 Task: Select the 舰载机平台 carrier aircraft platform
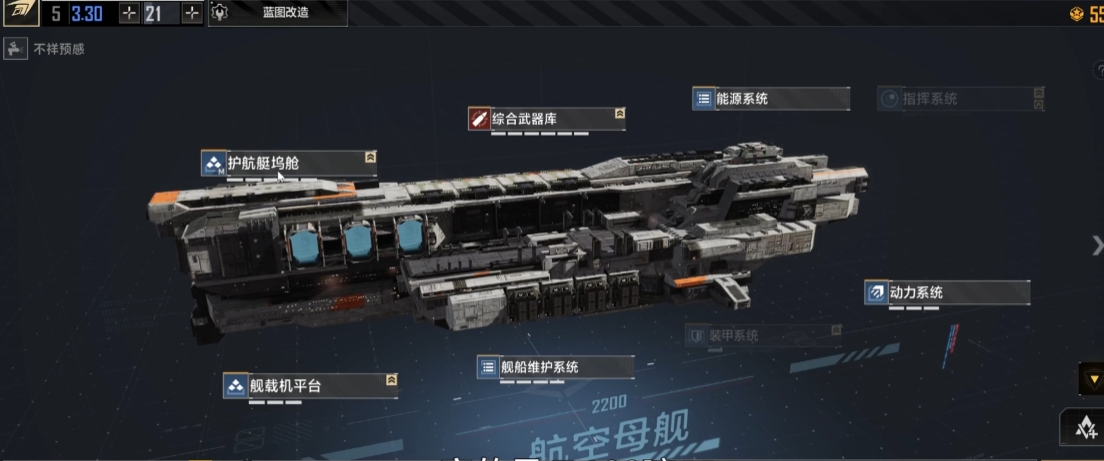click(x=310, y=385)
